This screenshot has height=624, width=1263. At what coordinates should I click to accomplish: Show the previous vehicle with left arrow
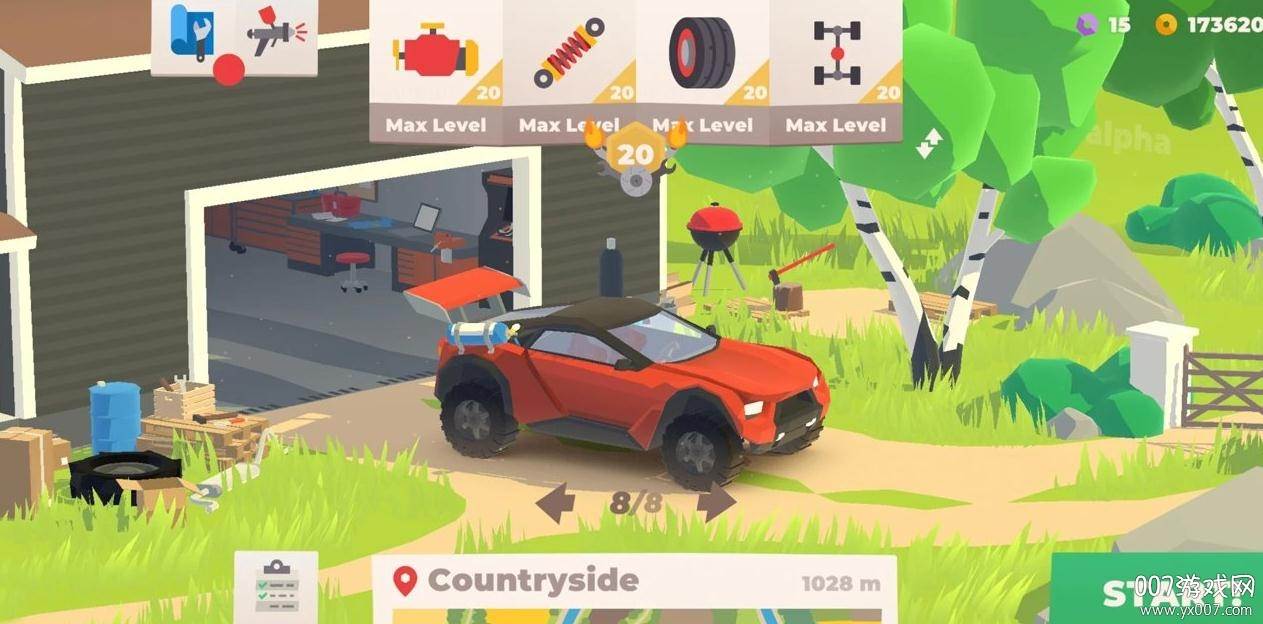(x=555, y=502)
